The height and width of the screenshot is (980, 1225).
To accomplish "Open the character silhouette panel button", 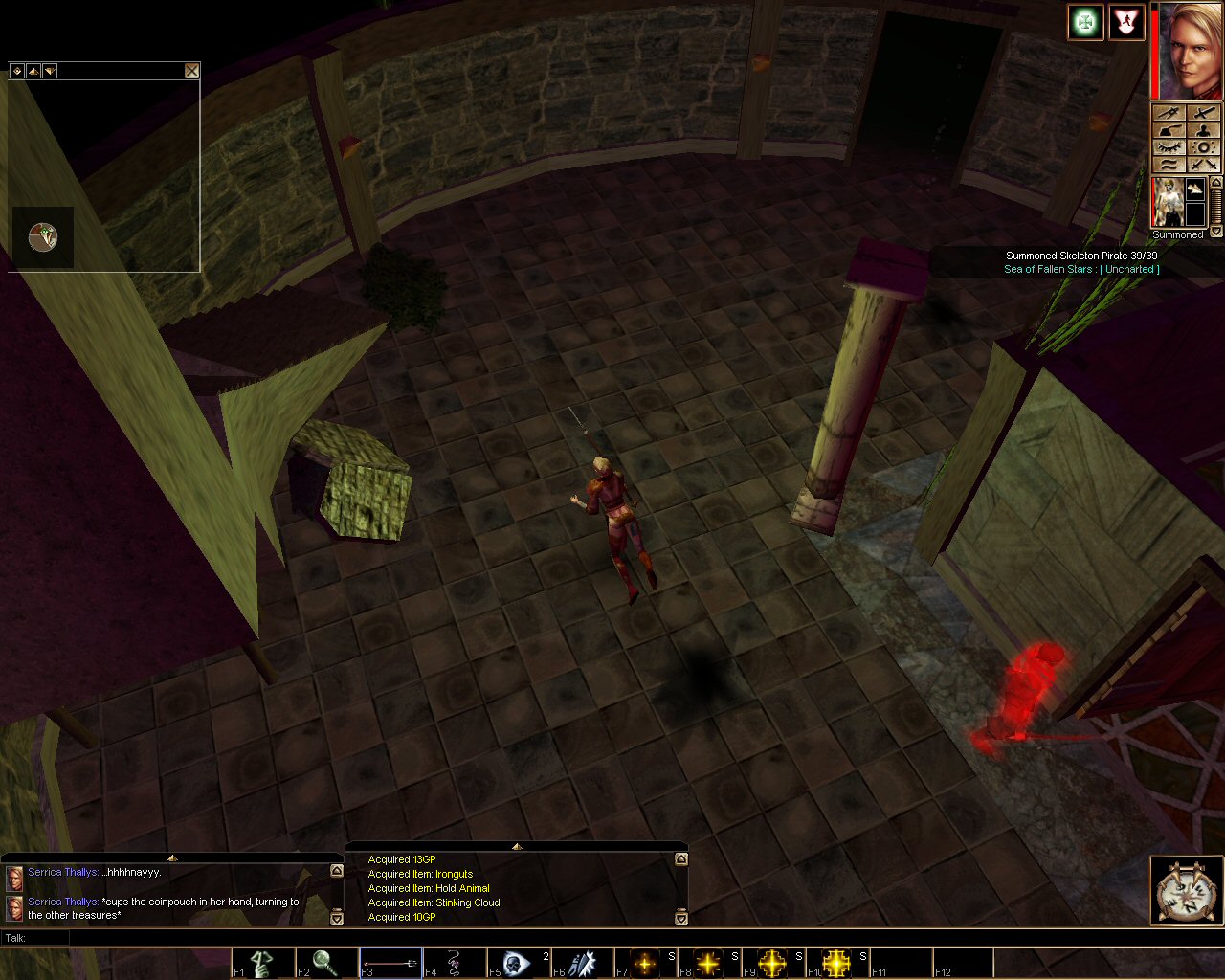I will click(x=1204, y=130).
